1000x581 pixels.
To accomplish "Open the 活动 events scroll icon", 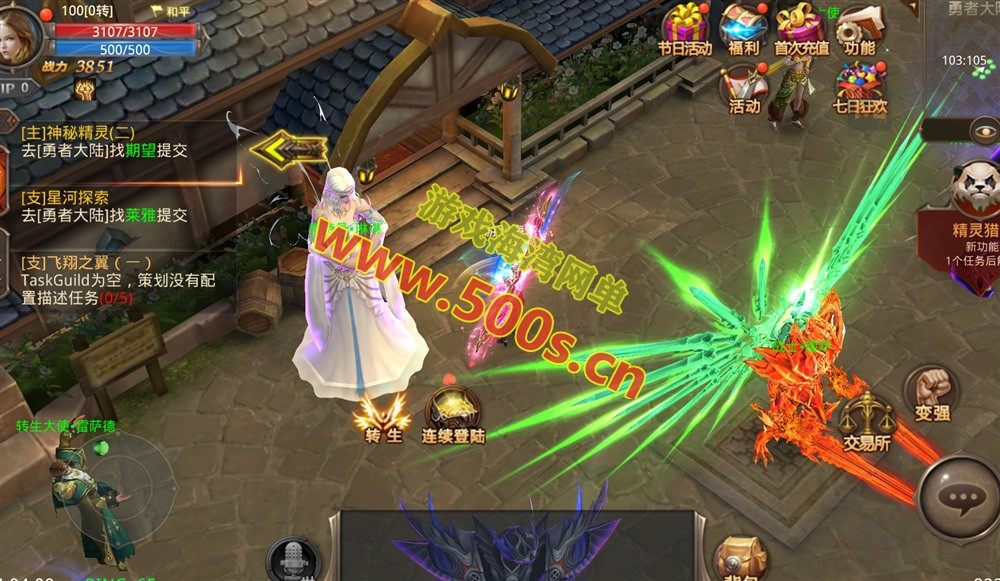I will pos(743,87).
